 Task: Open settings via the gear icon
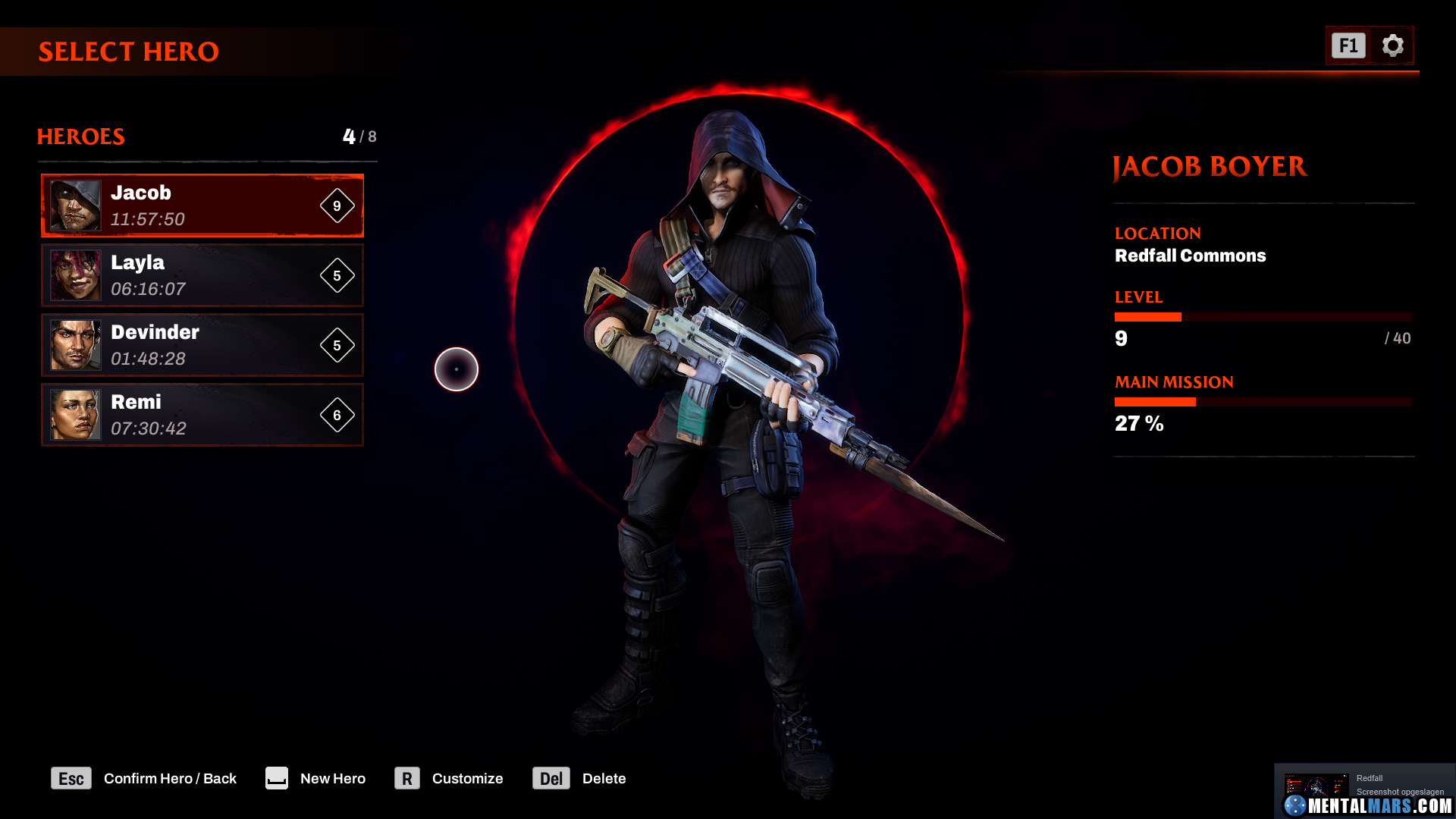click(x=1392, y=45)
